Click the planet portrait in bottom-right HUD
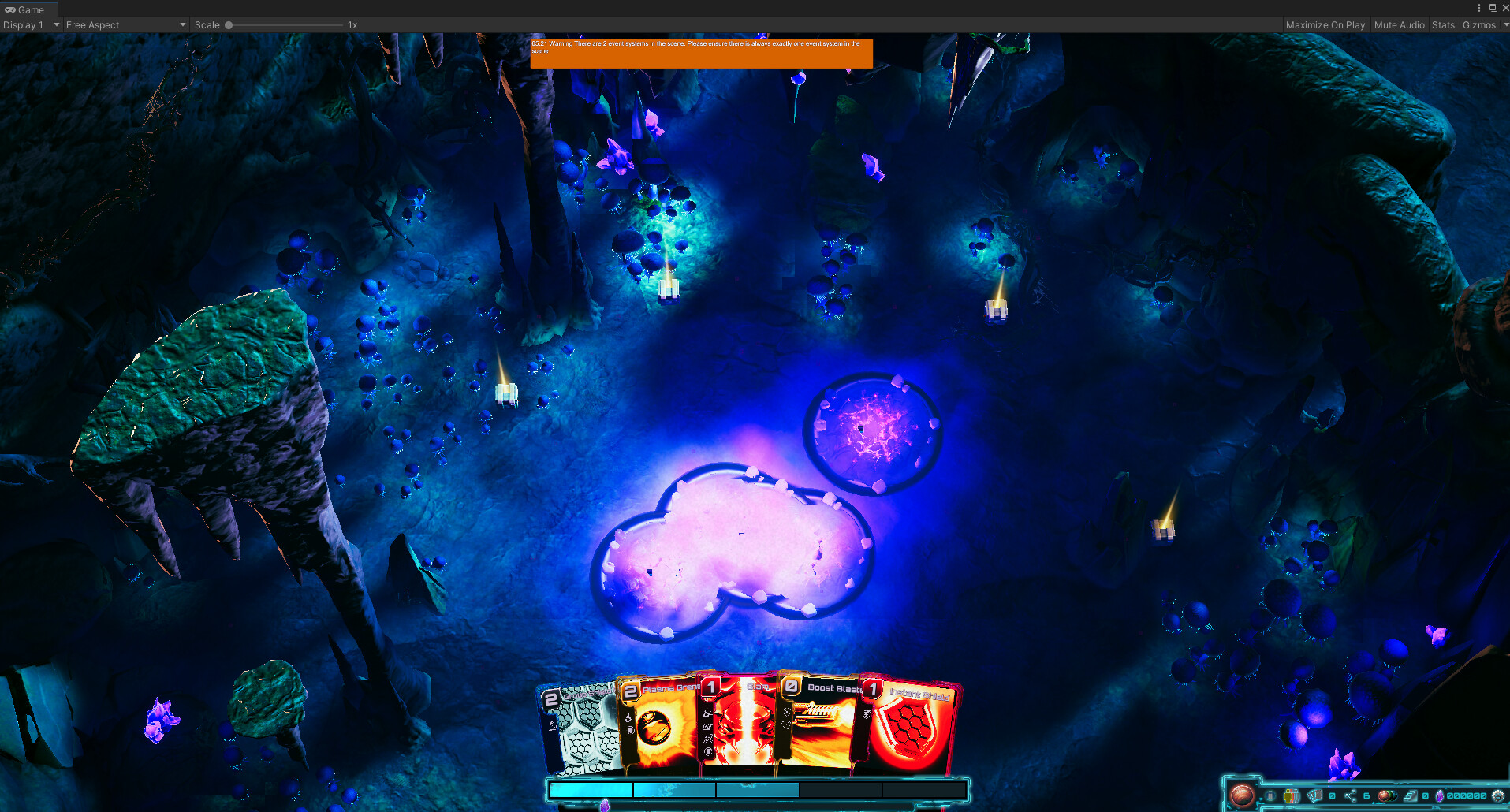Screen dimensions: 1510x812 point(1243,795)
